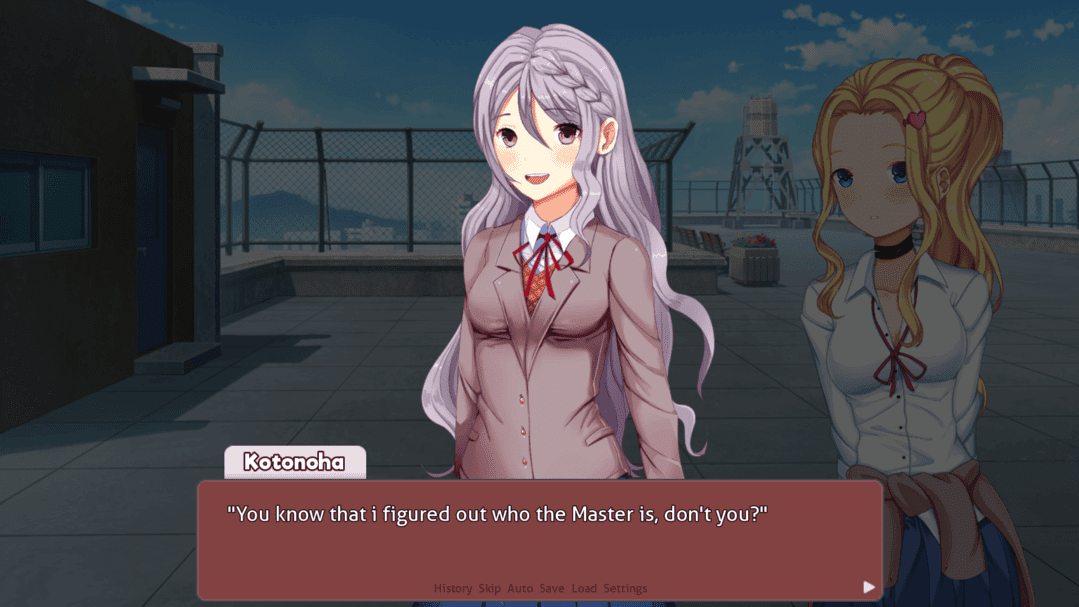Screen dimensions: 1079x607
Task: Open the Load menu
Action: click(584, 589)
